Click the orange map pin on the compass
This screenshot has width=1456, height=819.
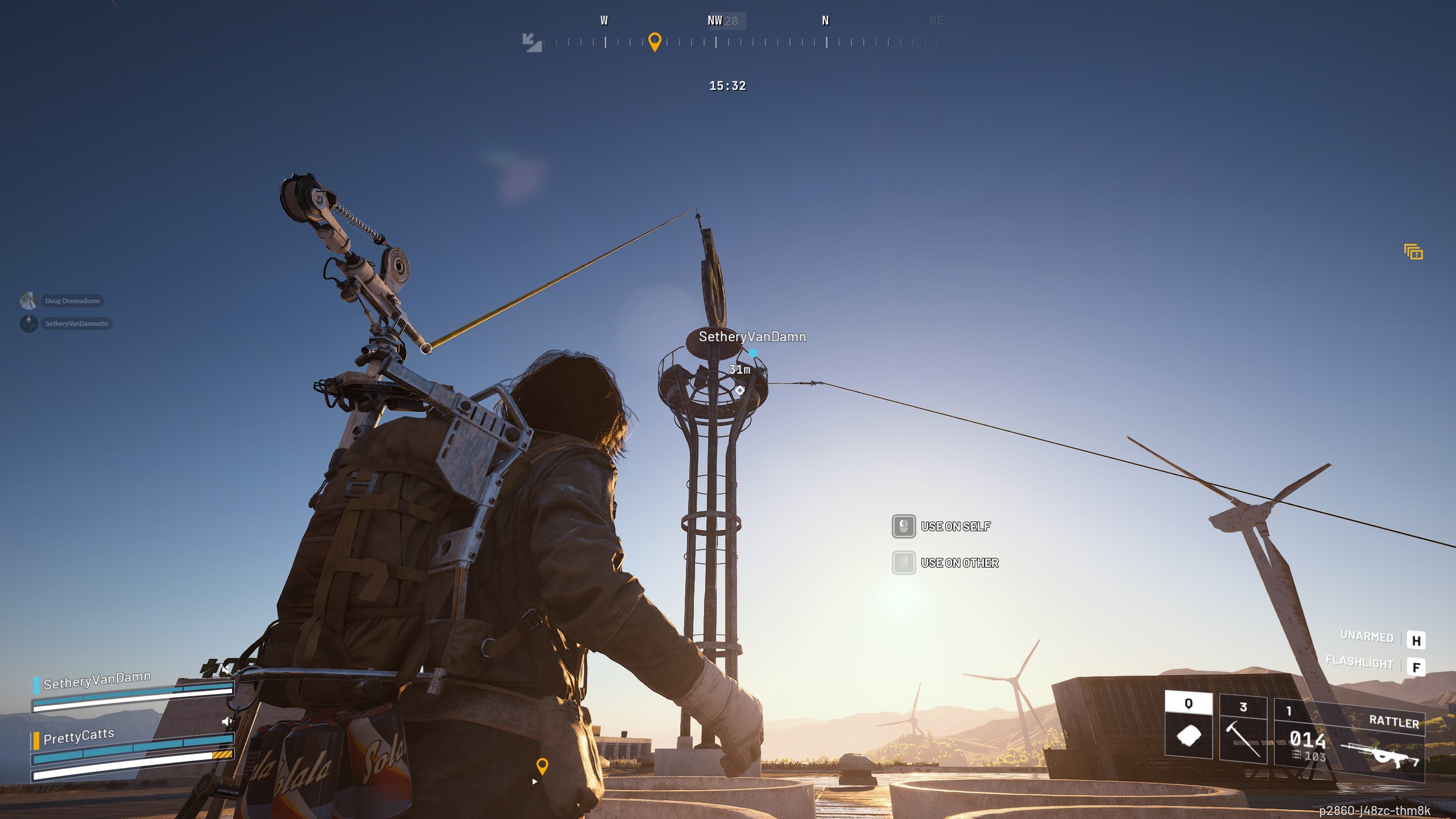tap(655, 42)
